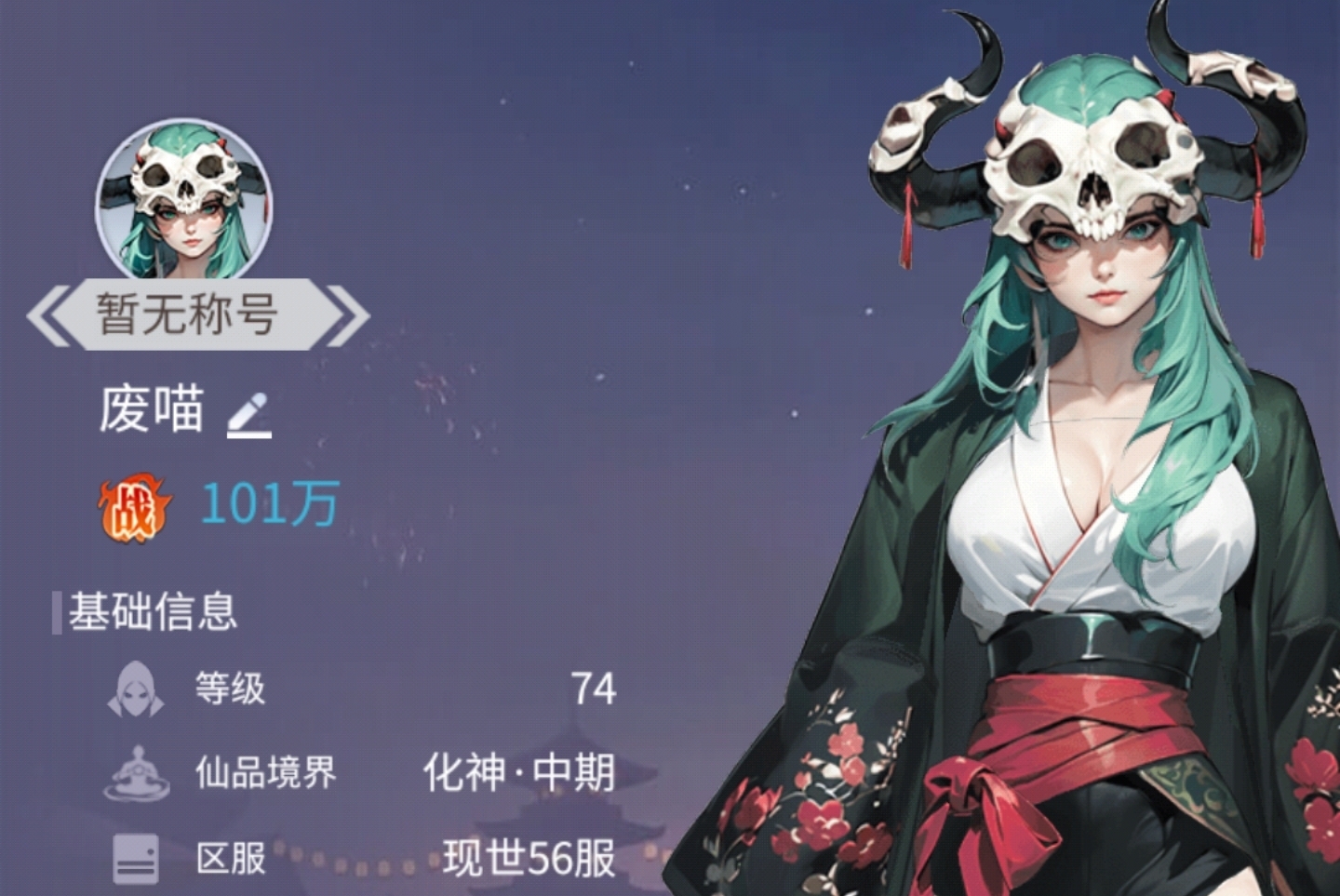The height and width of the screenshot is (896, 1340).
Task: Open the 基础信息 section header
Action: click(149, 611)
